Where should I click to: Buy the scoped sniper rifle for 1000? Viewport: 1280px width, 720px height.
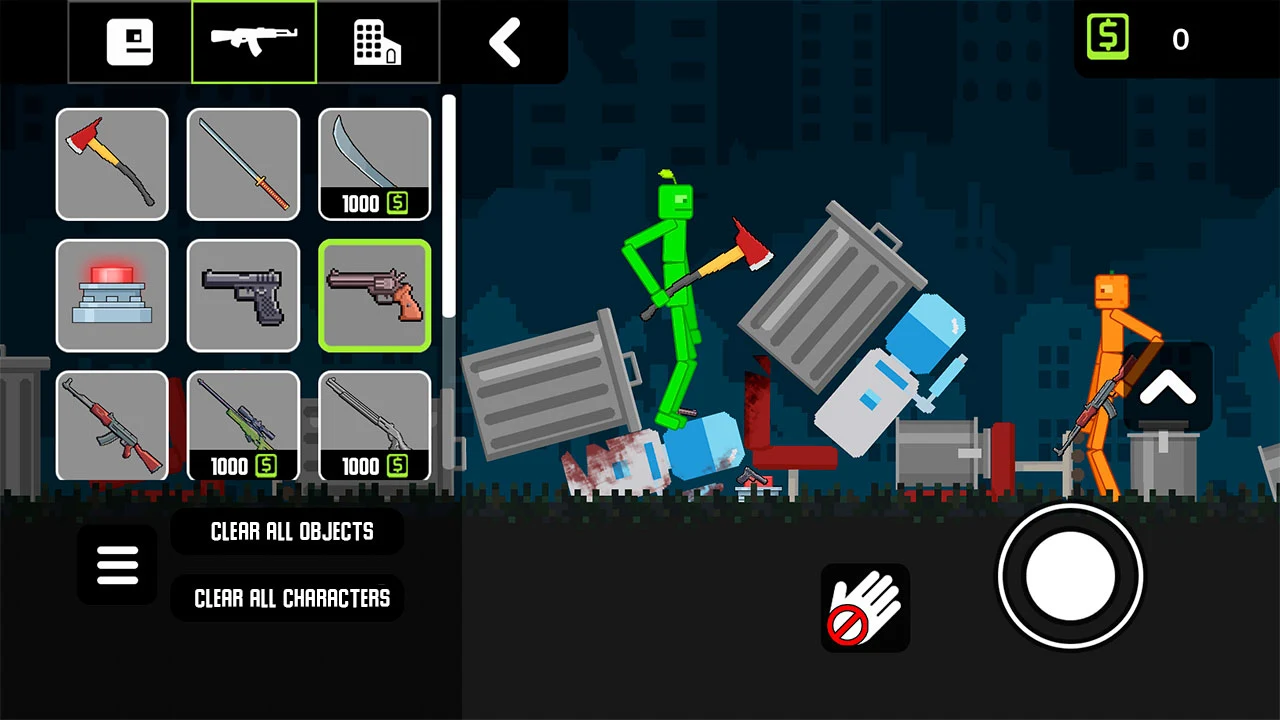[243, 427]
